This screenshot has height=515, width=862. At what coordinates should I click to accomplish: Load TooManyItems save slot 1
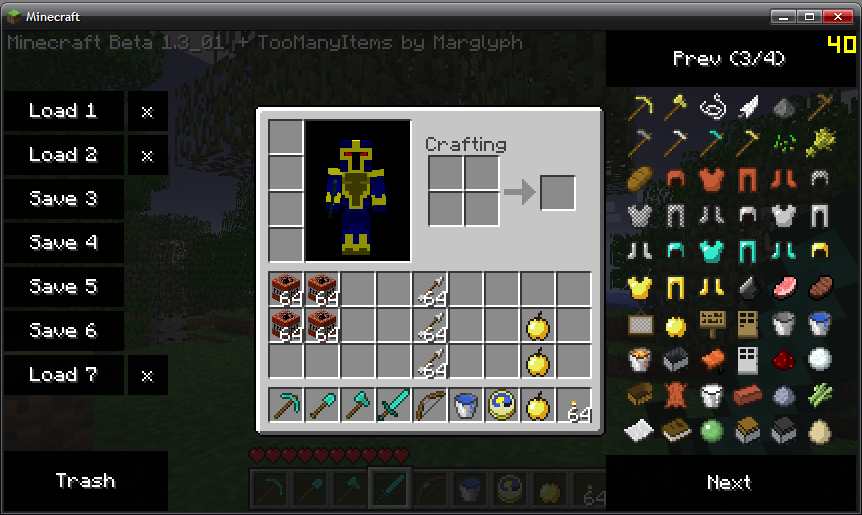(x=63, y=111)
